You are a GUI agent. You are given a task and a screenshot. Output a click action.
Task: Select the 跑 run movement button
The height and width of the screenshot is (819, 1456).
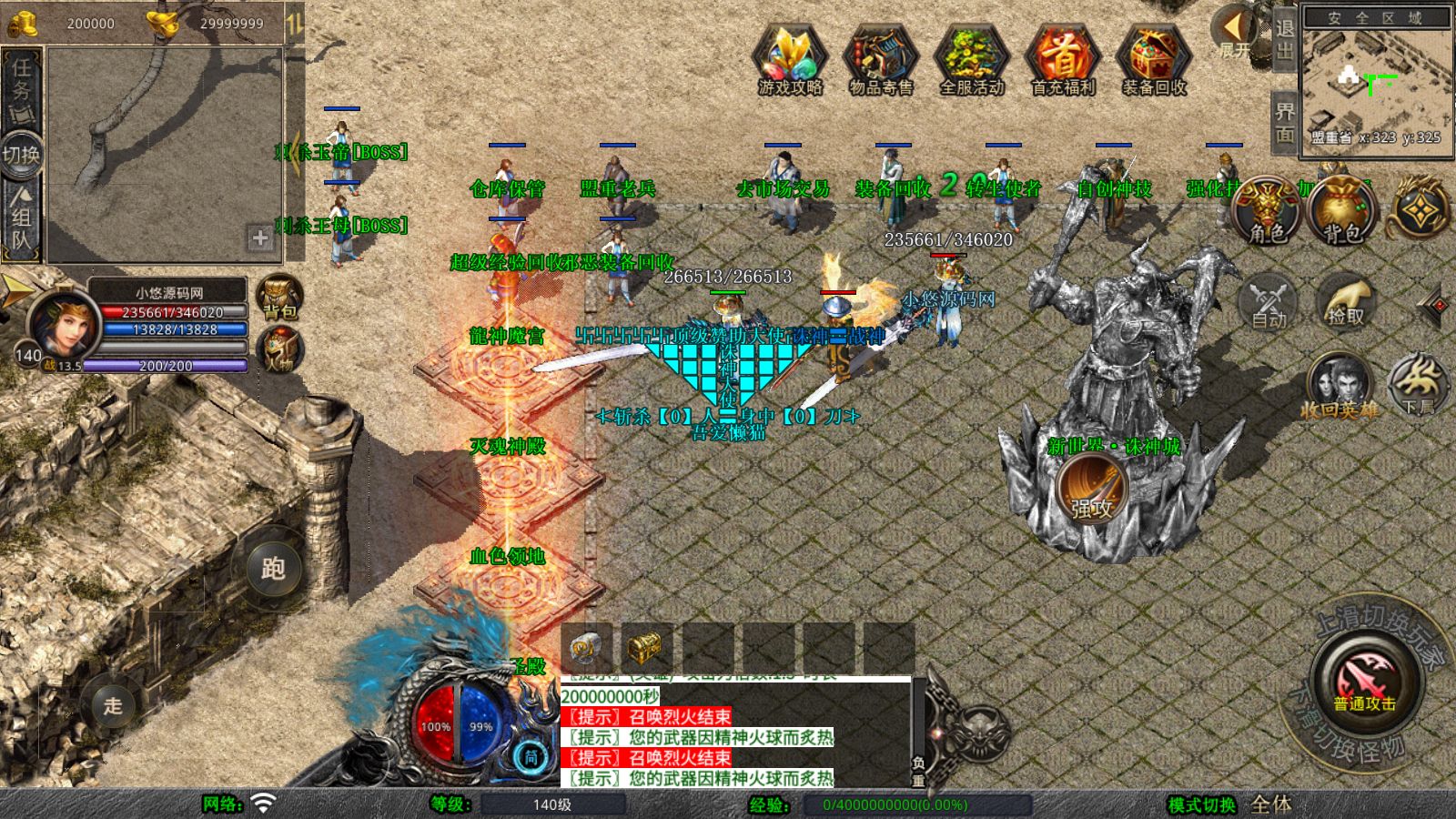point(273,569)
